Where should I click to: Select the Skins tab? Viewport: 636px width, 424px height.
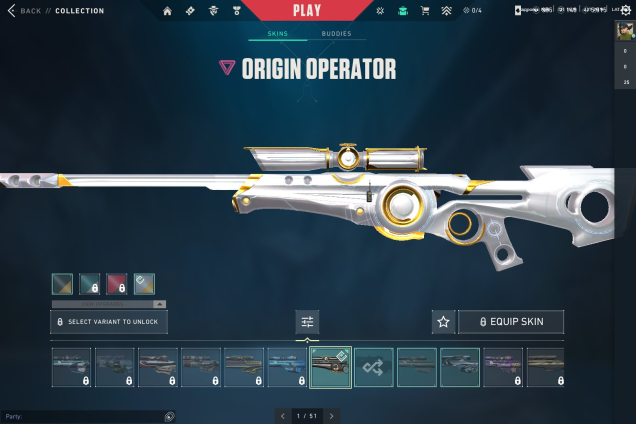pyautogui.click(x=277, y=34)
